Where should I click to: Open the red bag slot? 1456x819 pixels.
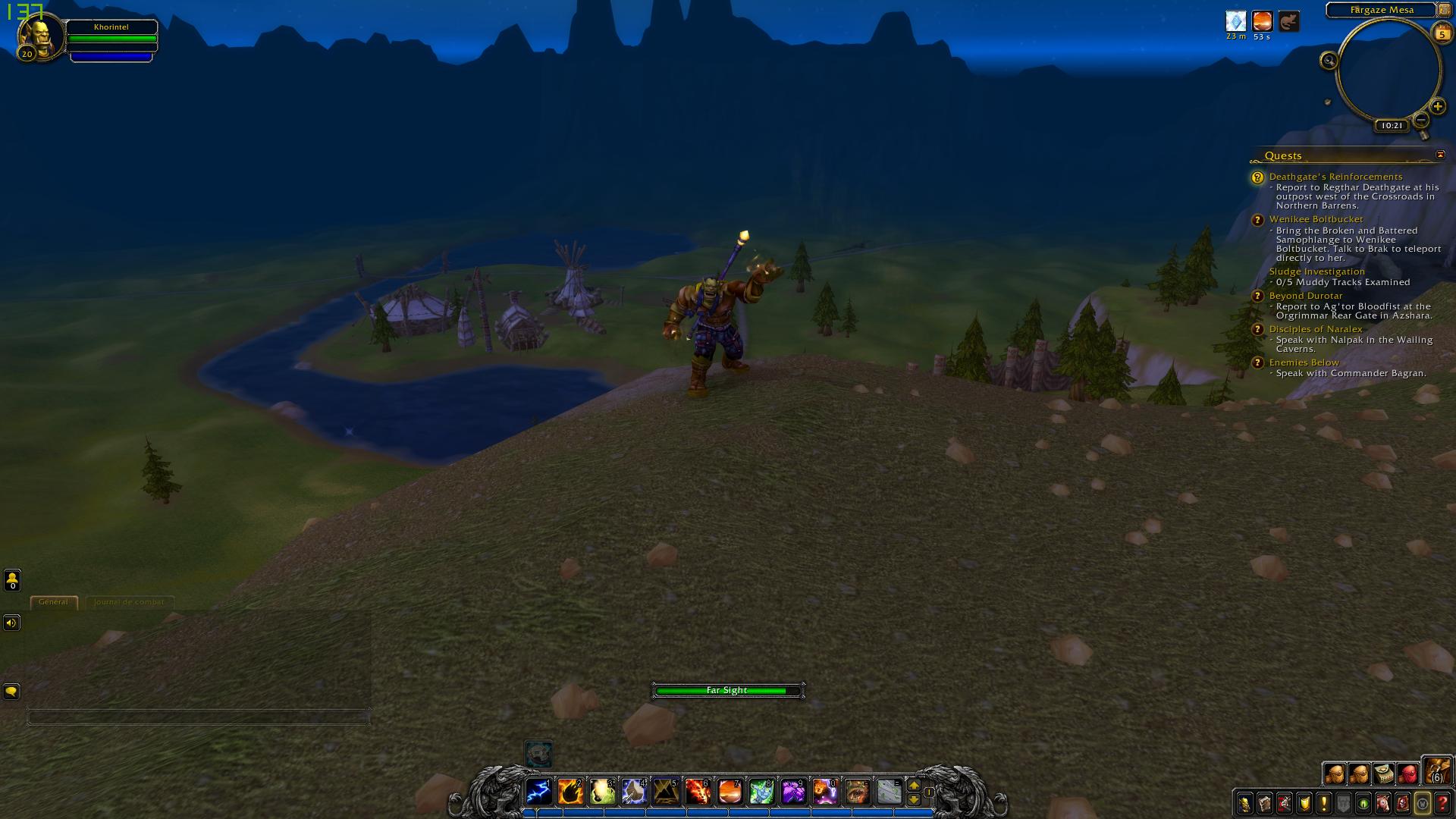(1408, 773)
